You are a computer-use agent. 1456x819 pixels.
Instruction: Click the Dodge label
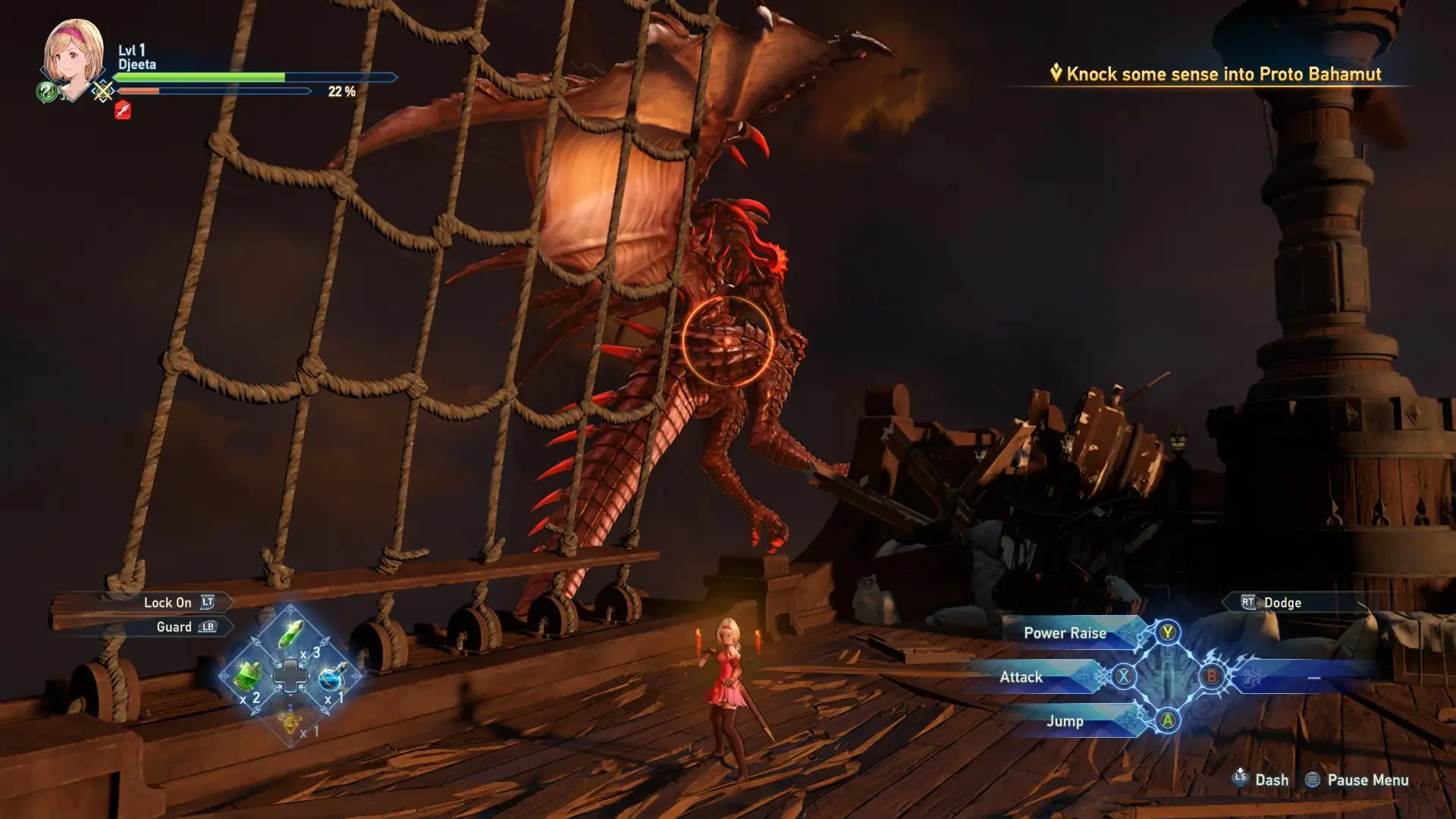pos(1282,603)
